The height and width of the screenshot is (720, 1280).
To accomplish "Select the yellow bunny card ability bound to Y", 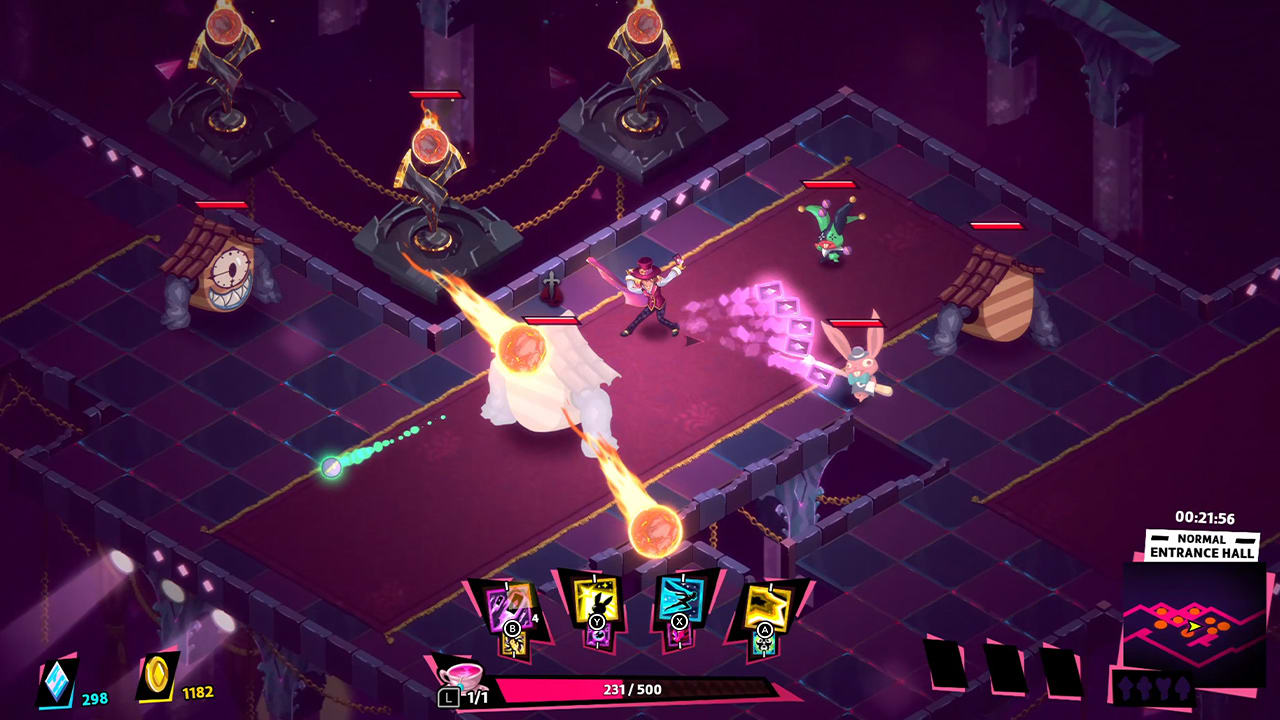I will (595, 600).
